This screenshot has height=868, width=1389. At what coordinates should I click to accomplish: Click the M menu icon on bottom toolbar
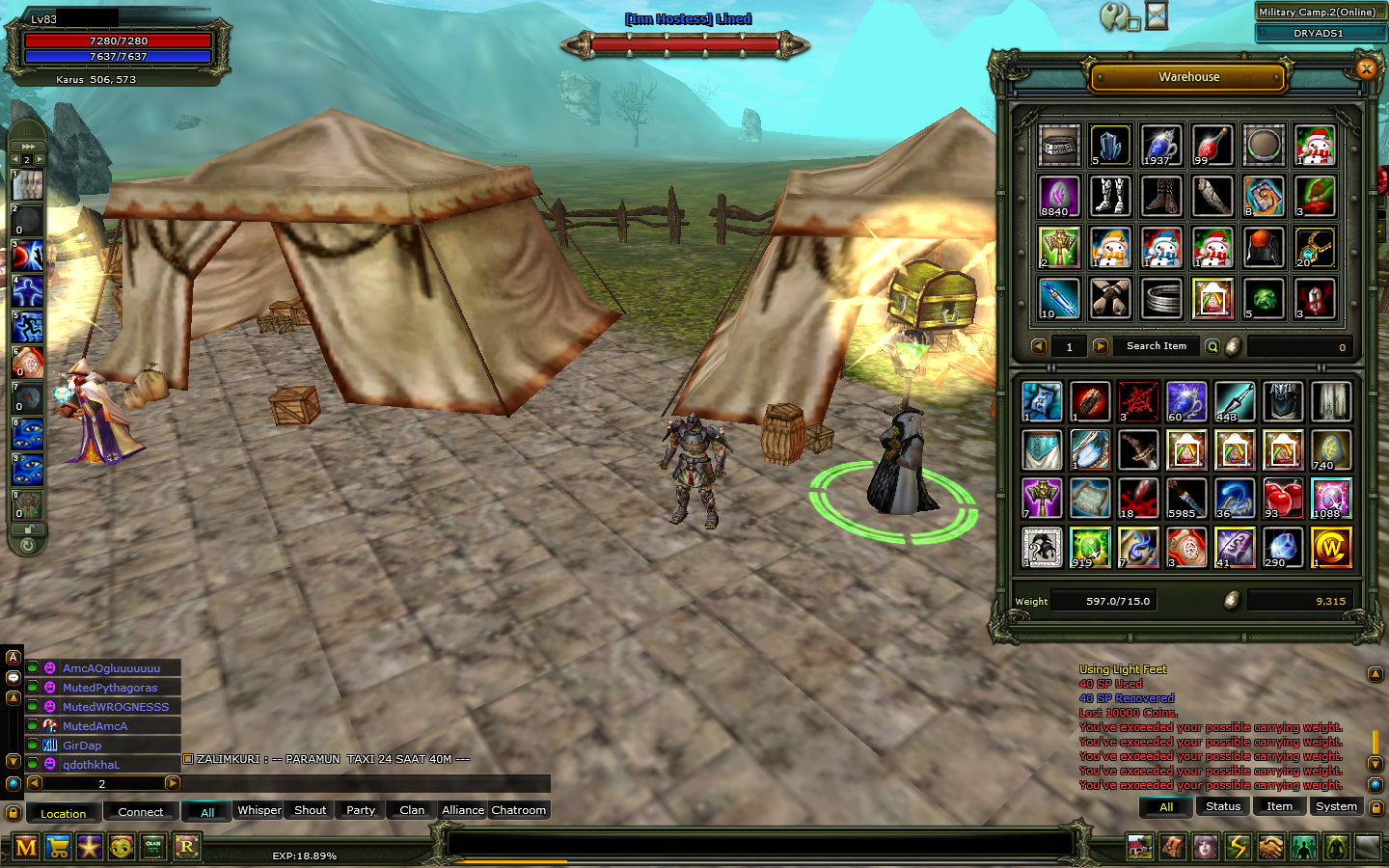click(x=26, y=847)
